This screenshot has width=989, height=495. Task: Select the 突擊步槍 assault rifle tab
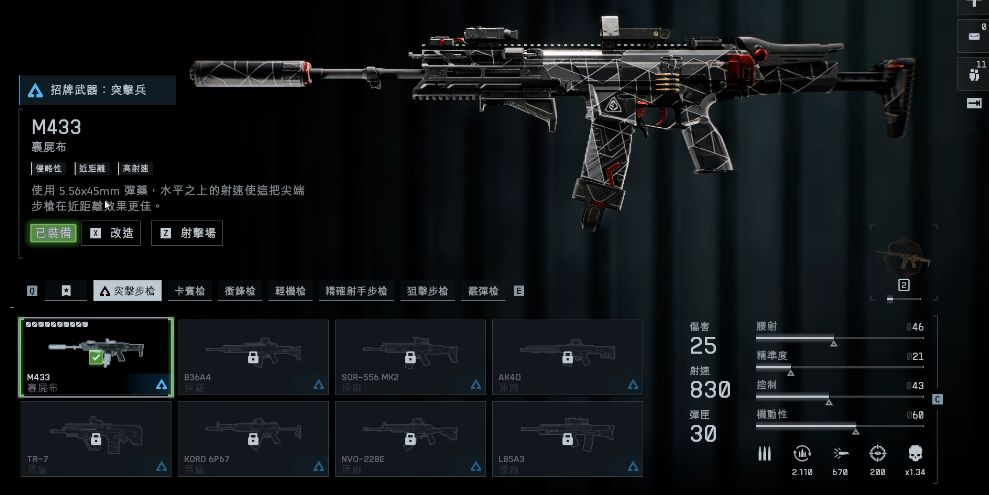click(x=128, y=291)
